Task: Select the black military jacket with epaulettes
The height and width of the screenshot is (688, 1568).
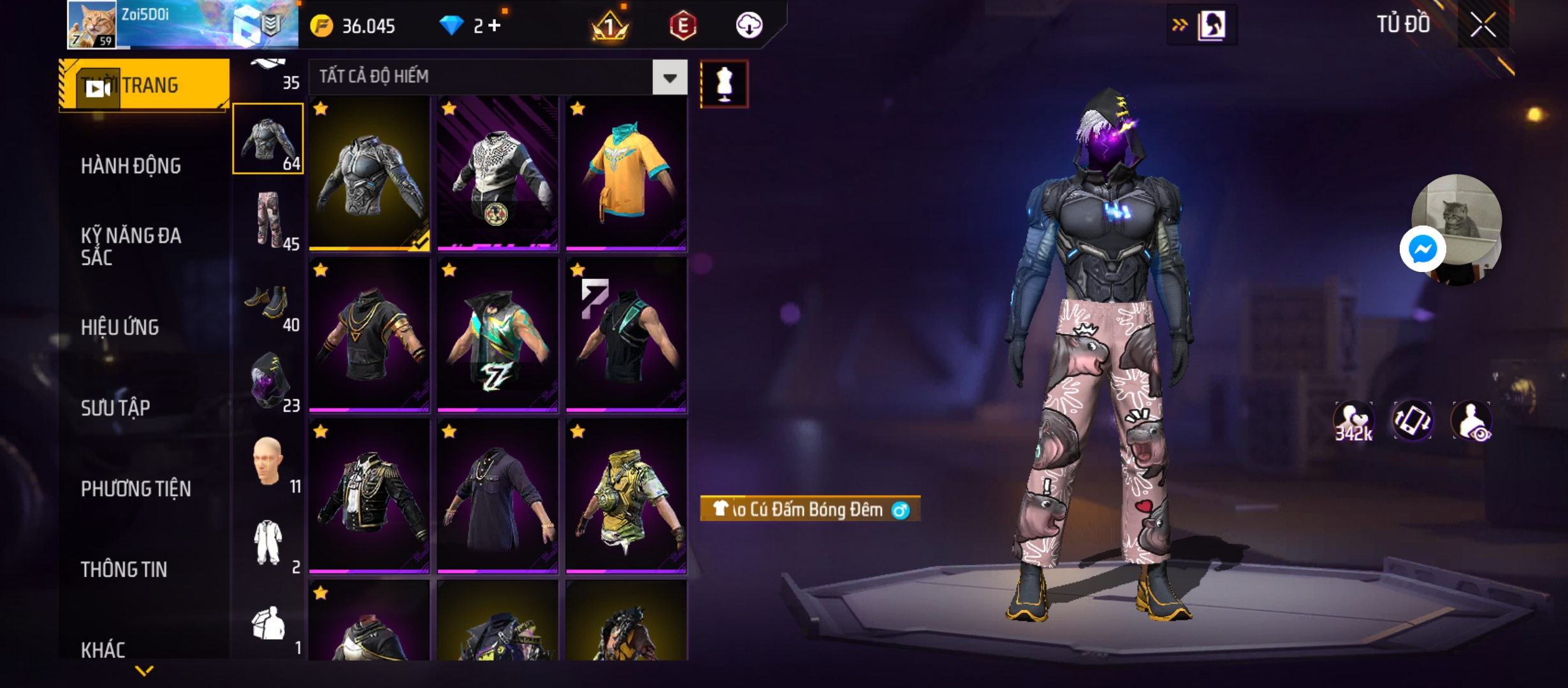Action: point(369,495)
